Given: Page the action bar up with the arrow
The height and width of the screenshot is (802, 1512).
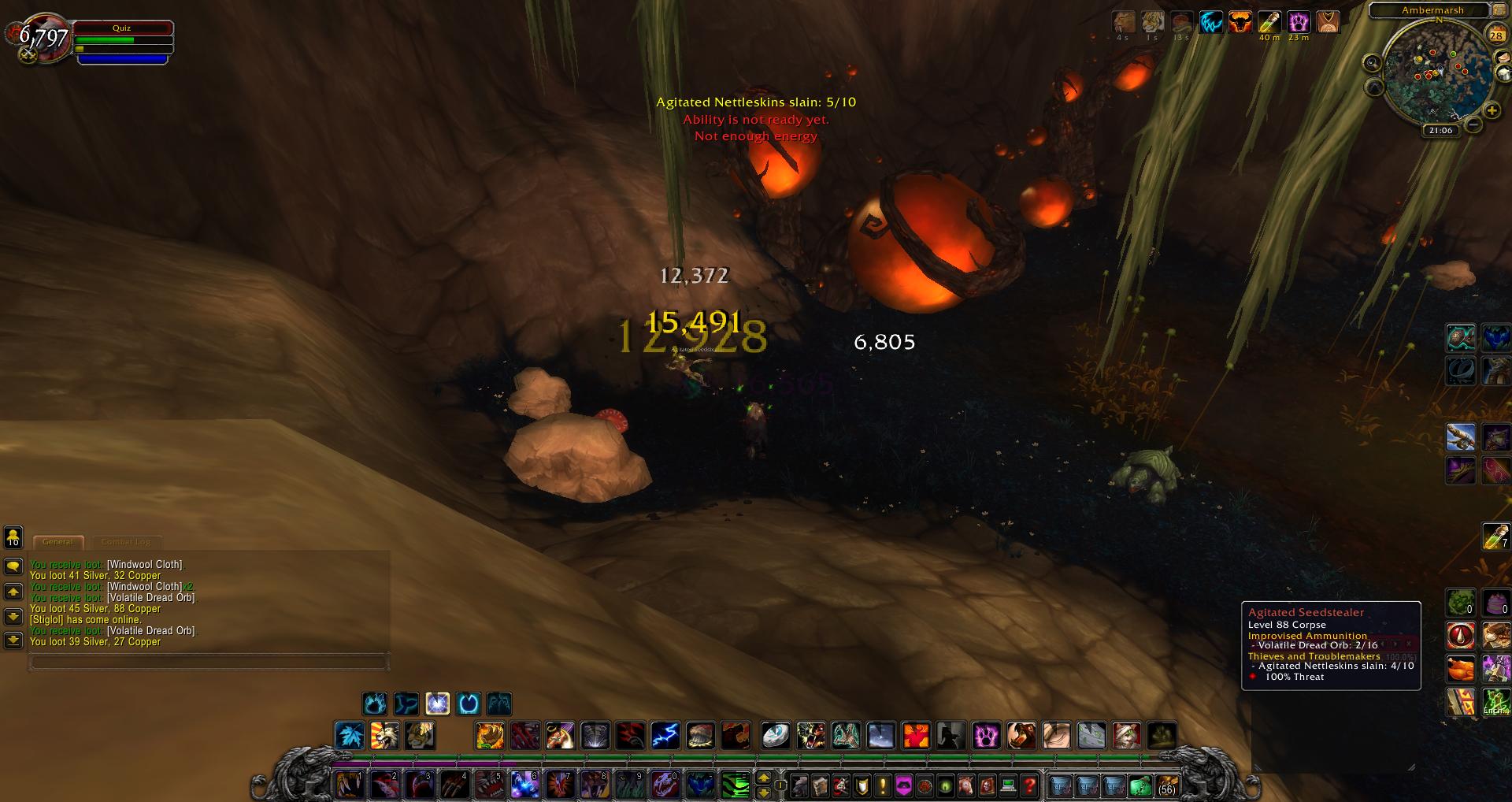Looking at the screenshot, I should pos(763,778).
